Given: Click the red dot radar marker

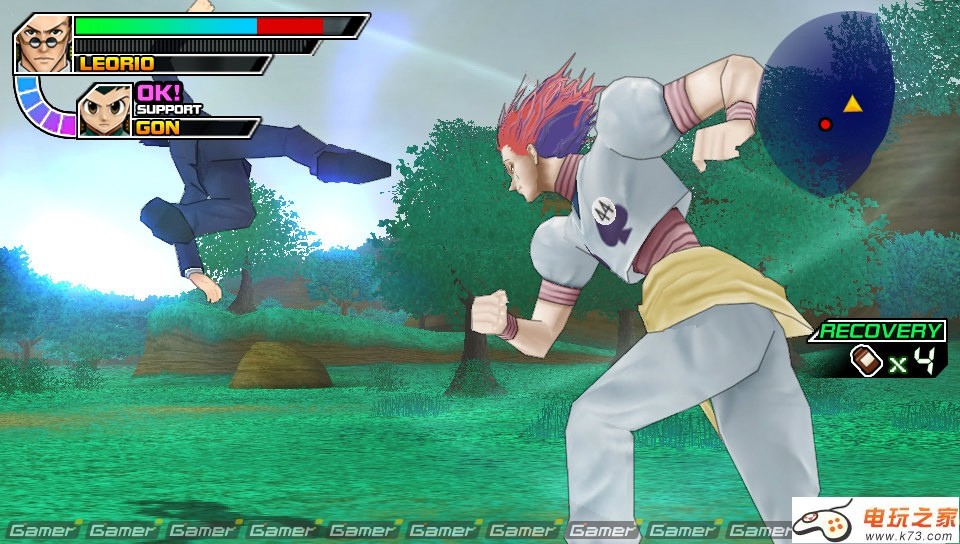Looking at the screenshot, I should pos(825,124).
